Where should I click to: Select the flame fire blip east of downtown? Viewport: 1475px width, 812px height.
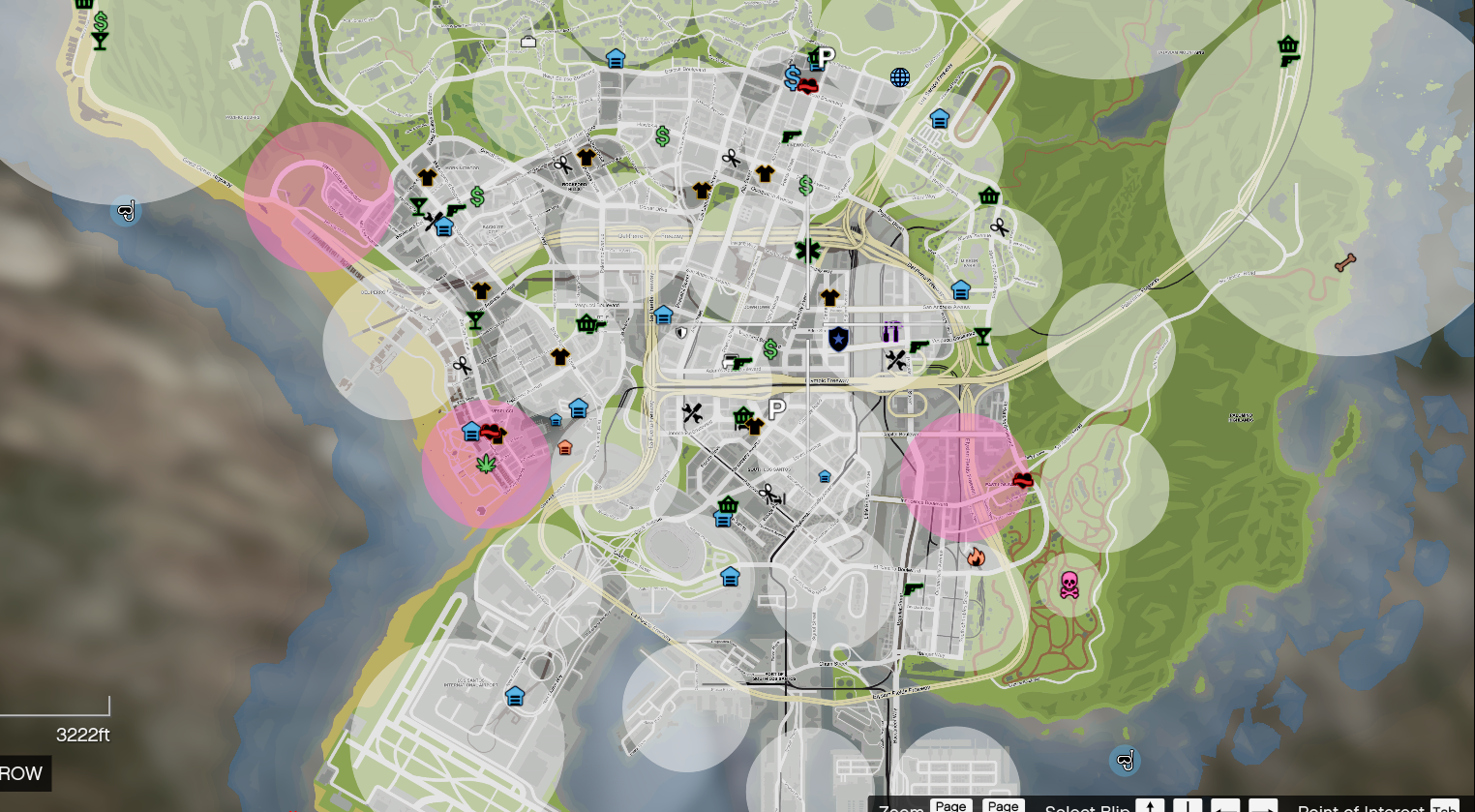tap(978, 556)
